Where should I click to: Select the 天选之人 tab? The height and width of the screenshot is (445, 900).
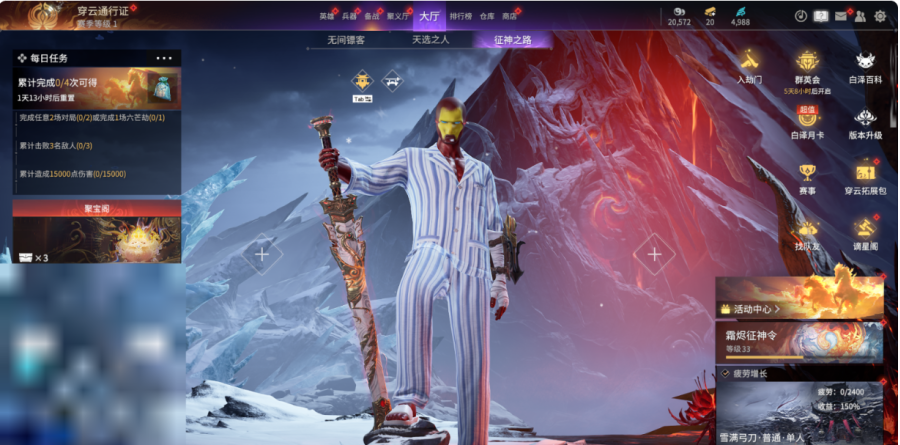tap(430, 41)
